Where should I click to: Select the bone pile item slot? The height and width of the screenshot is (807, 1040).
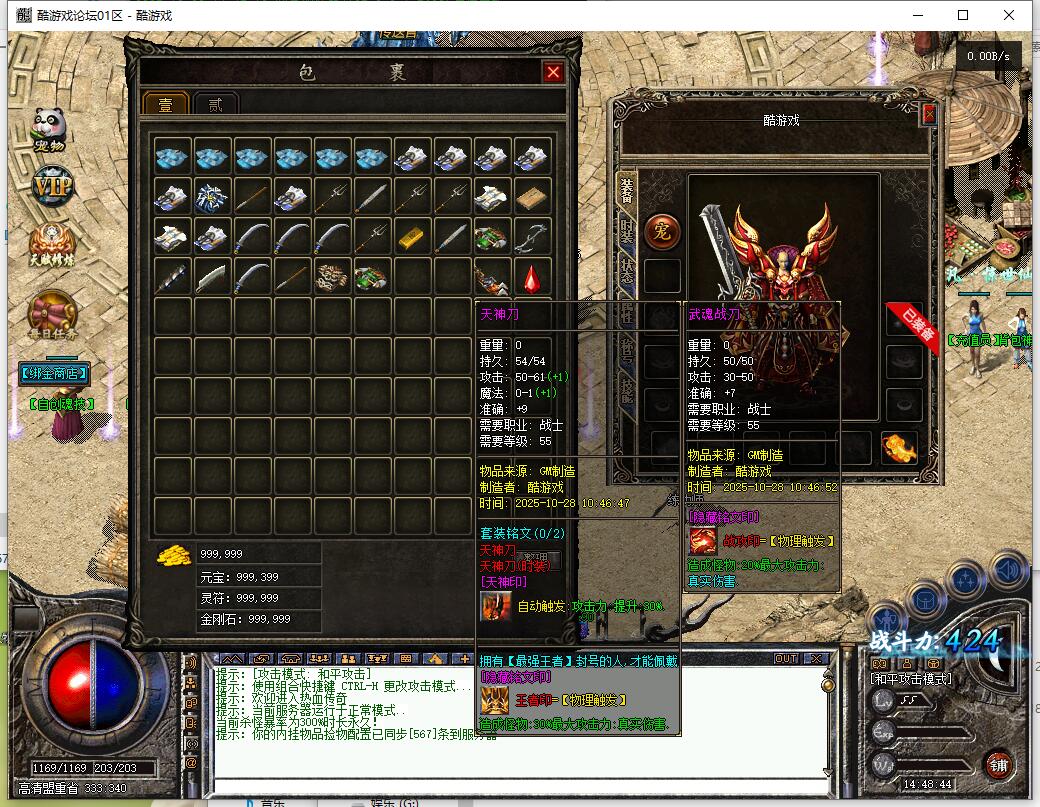tap(332, 277)
